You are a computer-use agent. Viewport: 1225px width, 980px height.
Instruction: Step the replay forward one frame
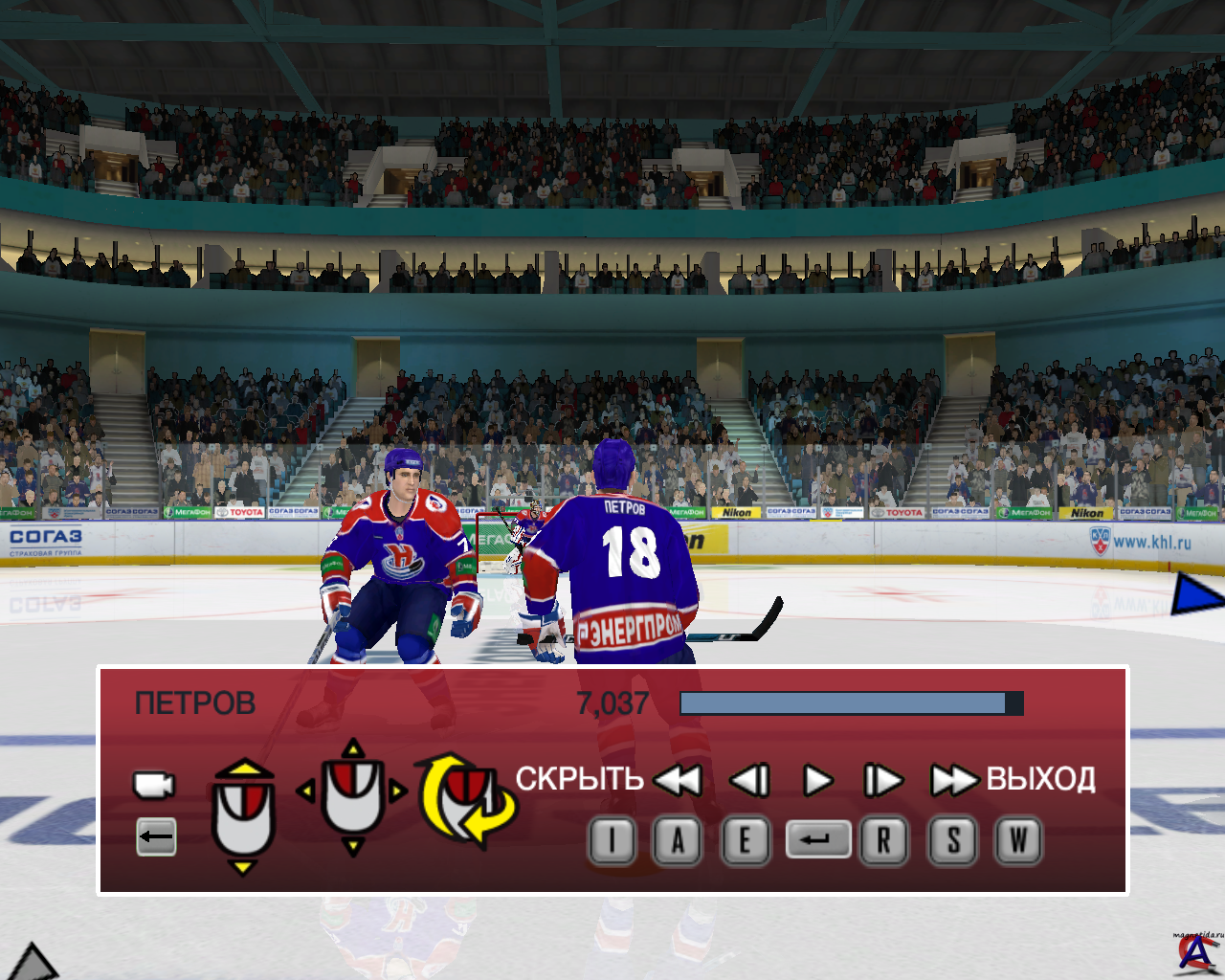(882, 781)
